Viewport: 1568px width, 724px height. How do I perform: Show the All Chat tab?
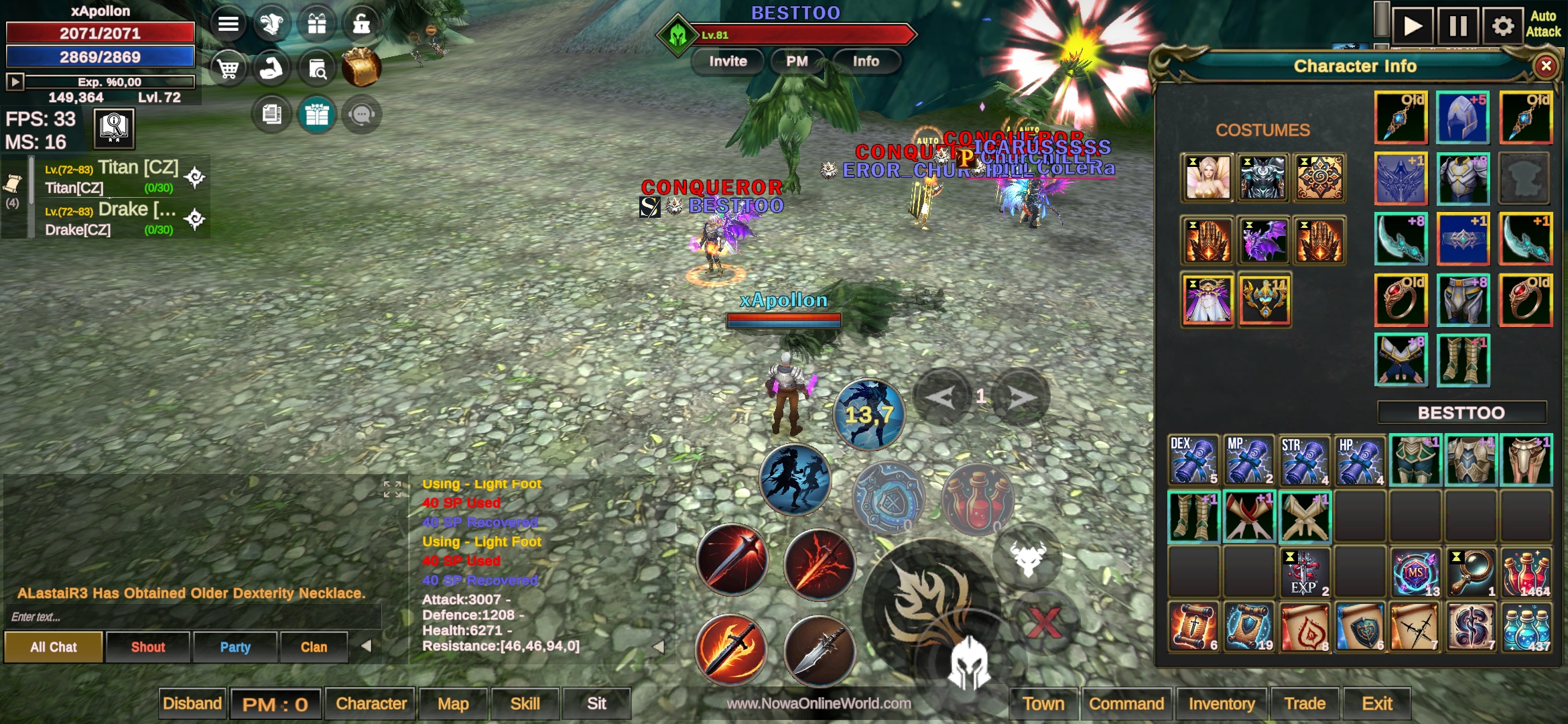point(54,647)
